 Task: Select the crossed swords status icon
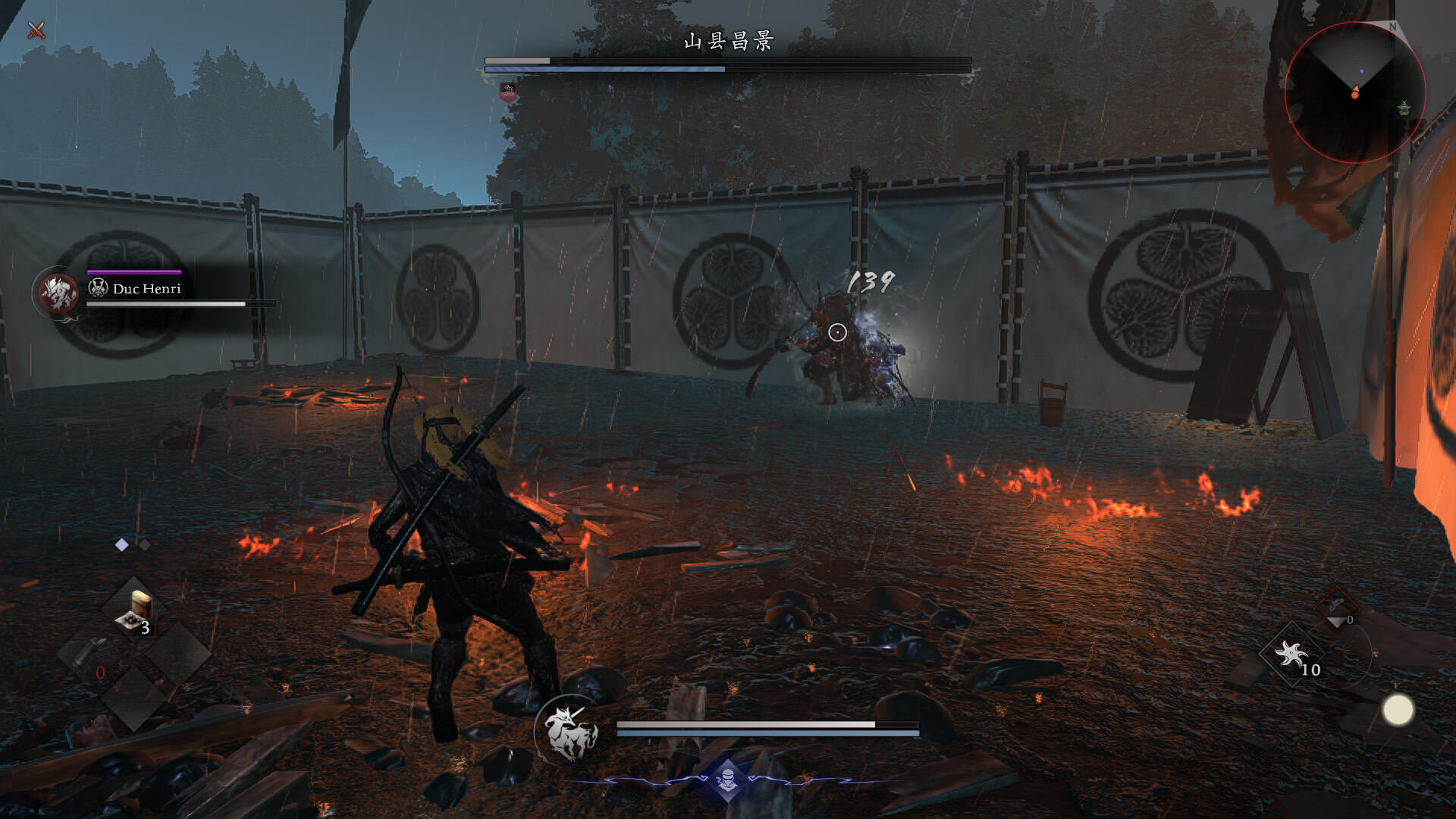click(36, 30)
